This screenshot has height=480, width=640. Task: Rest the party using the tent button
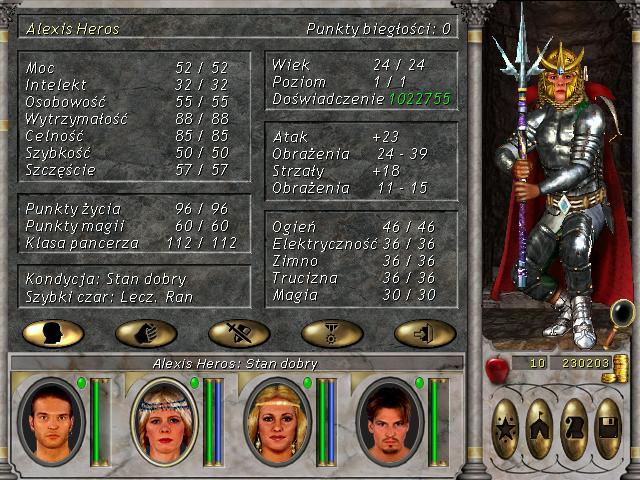[x=540, y=429]
